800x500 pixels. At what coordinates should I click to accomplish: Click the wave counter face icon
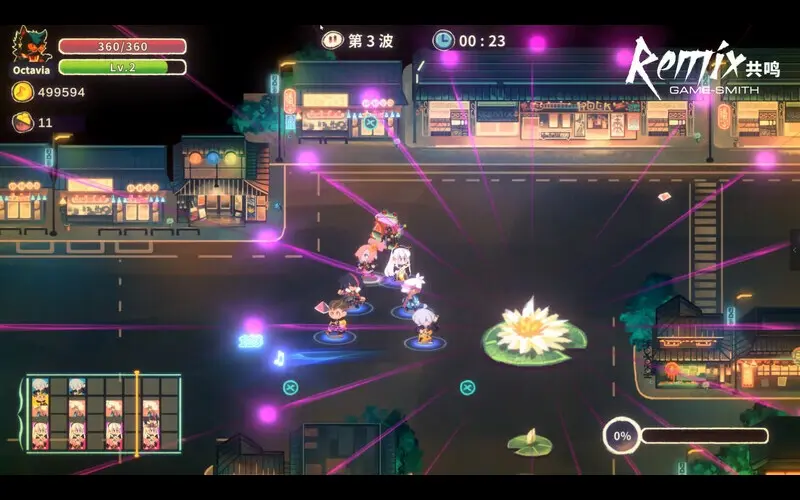pos(332,41)
